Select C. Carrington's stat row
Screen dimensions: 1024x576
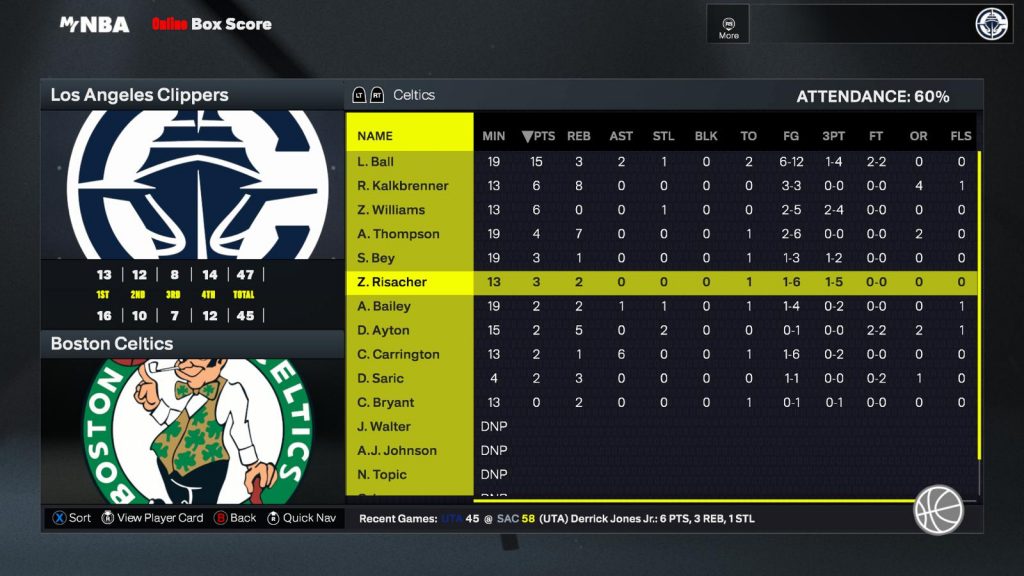(398, 354)
